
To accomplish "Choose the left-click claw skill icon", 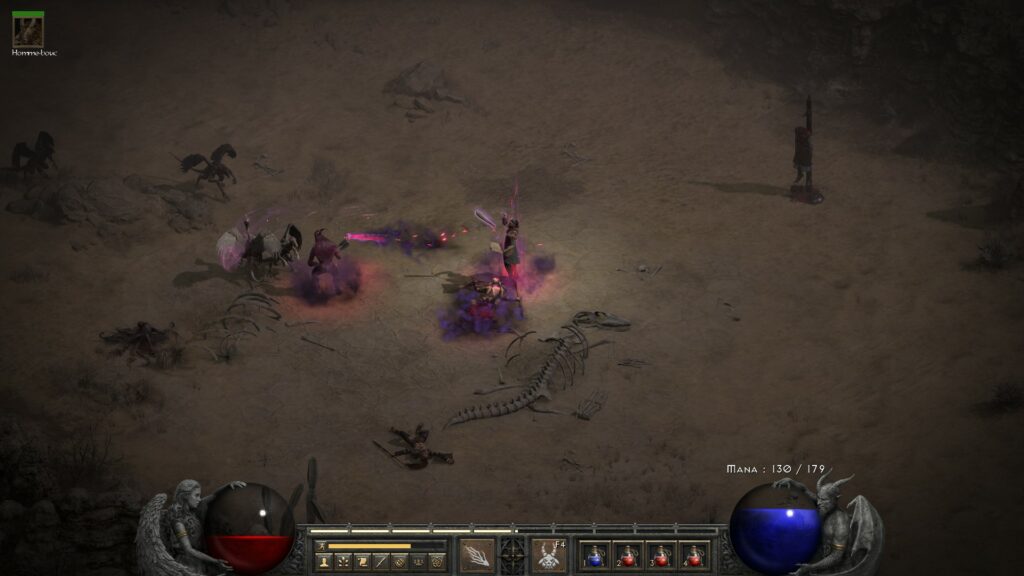I will (x=476, y=555).
